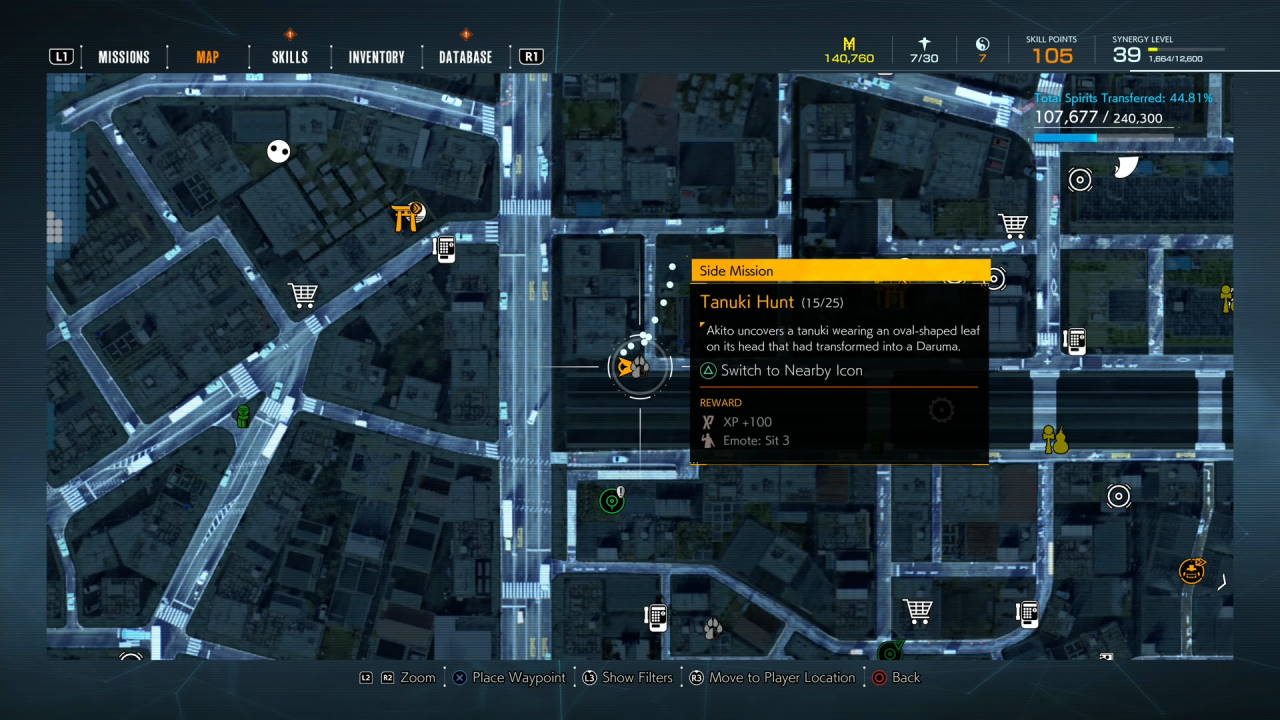The height and width of the screenshot is (720, 1280).
Task: Use Place Waypoint on the bottom bar
Action: pos(519,677)
